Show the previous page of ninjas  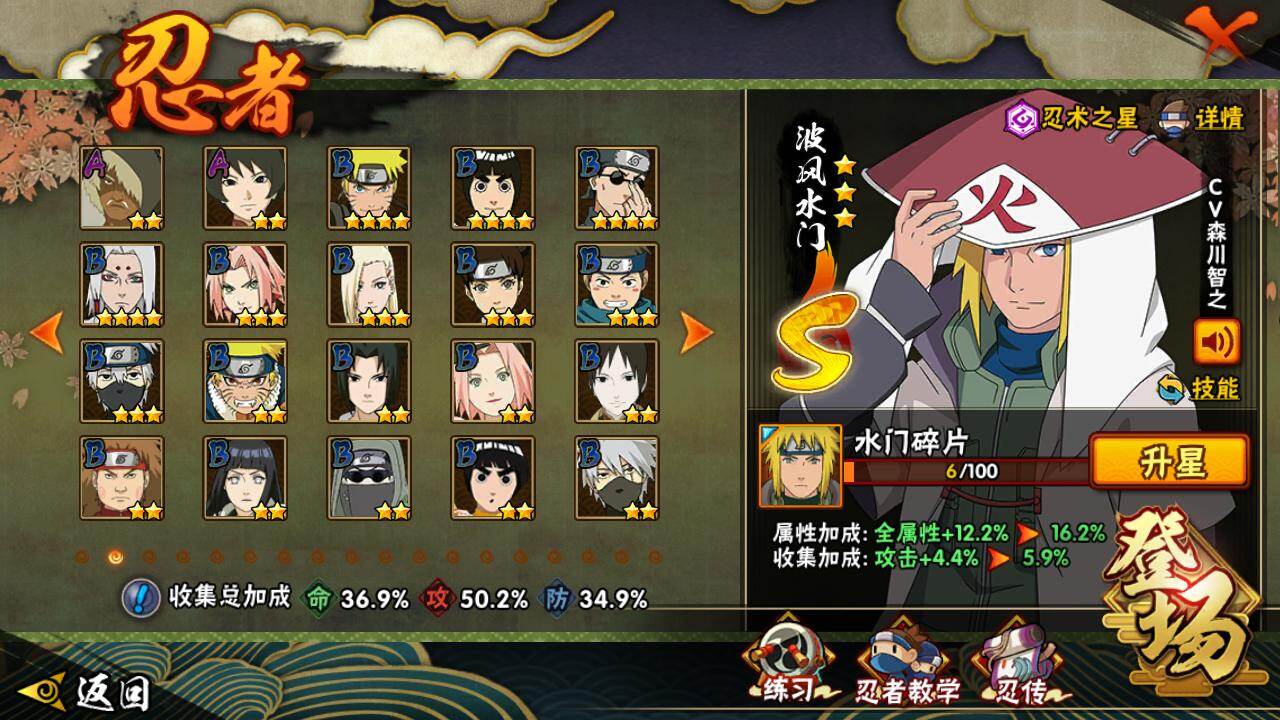[47, 332]
